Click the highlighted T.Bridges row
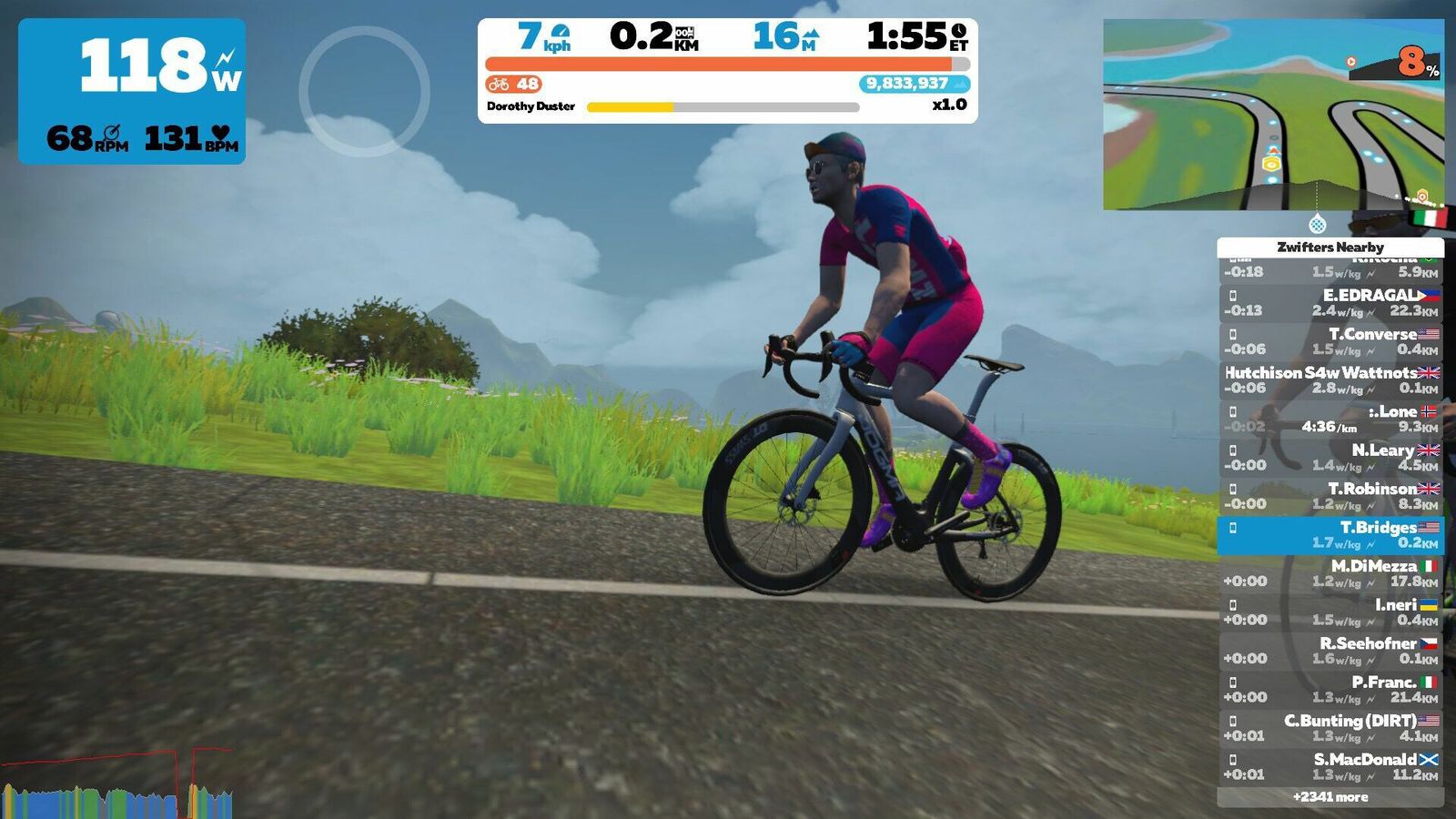 (1330, 535)
